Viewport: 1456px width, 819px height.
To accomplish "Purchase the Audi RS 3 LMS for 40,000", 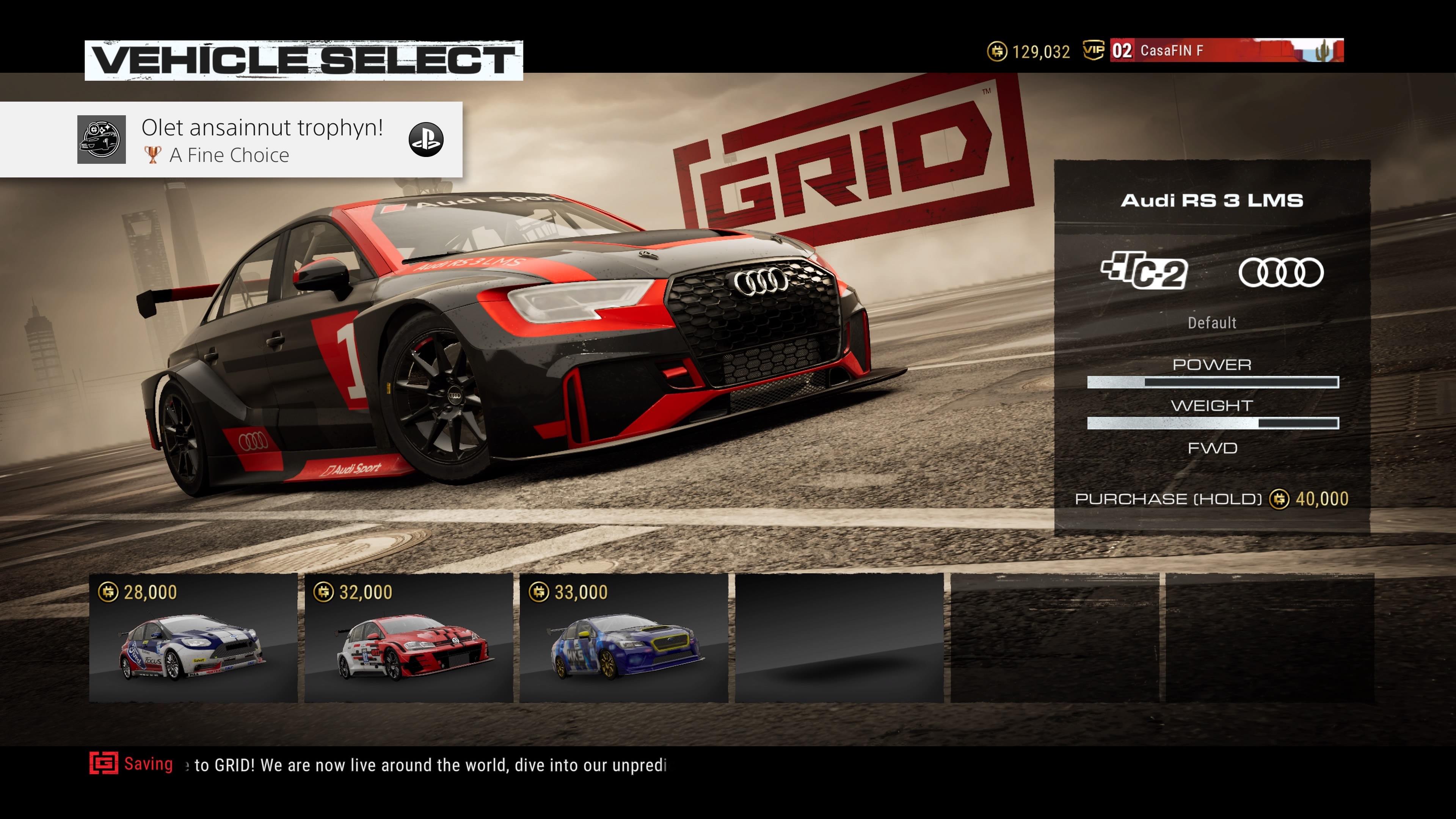I will [1211, 499].
